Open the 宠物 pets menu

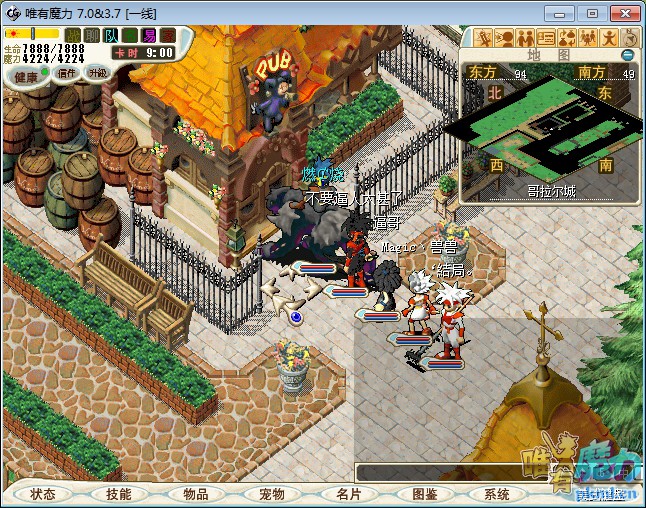point(272,494)
